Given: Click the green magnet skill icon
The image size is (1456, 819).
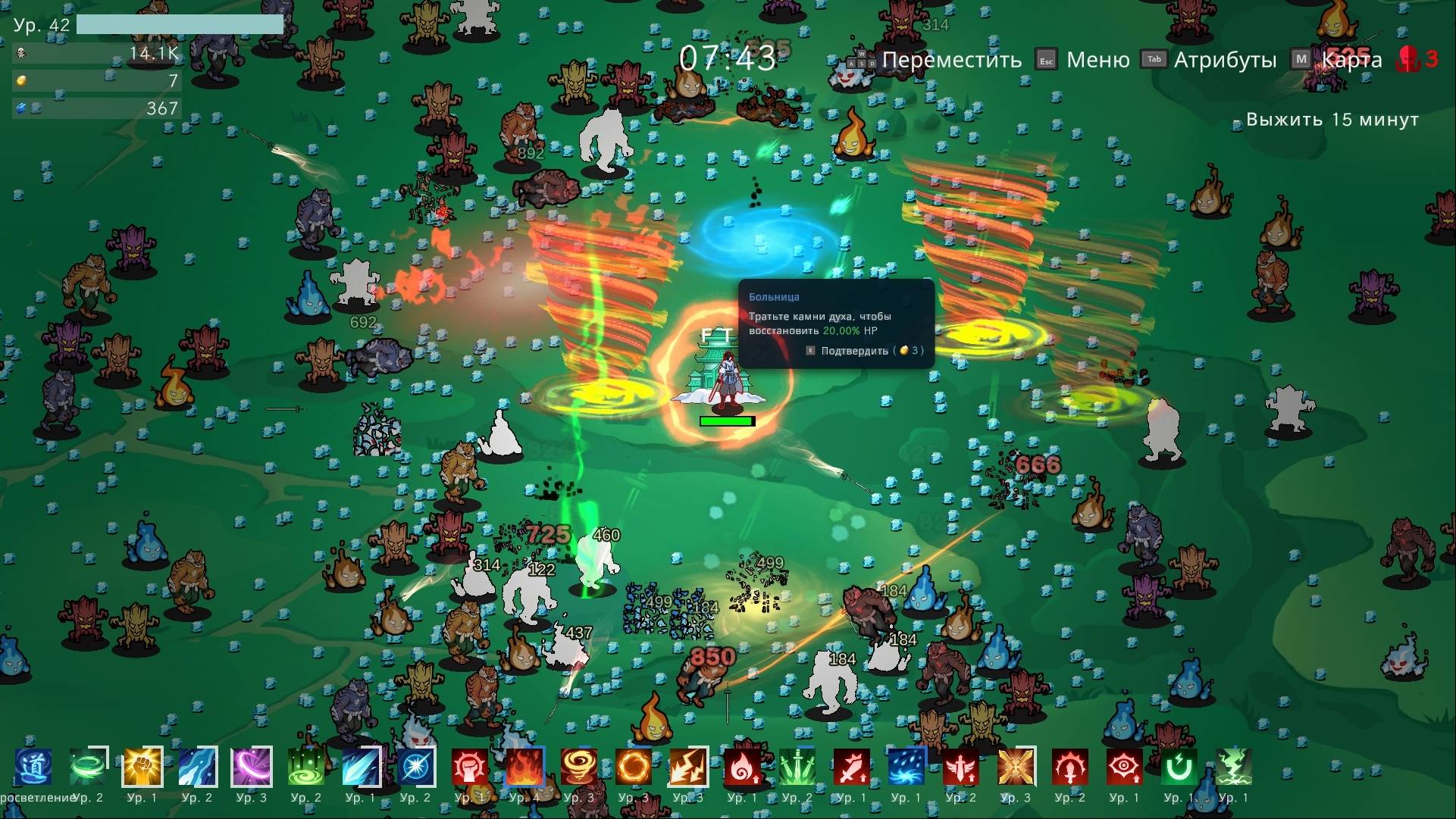Looking at the screenshot, I should click(1179, 767).
